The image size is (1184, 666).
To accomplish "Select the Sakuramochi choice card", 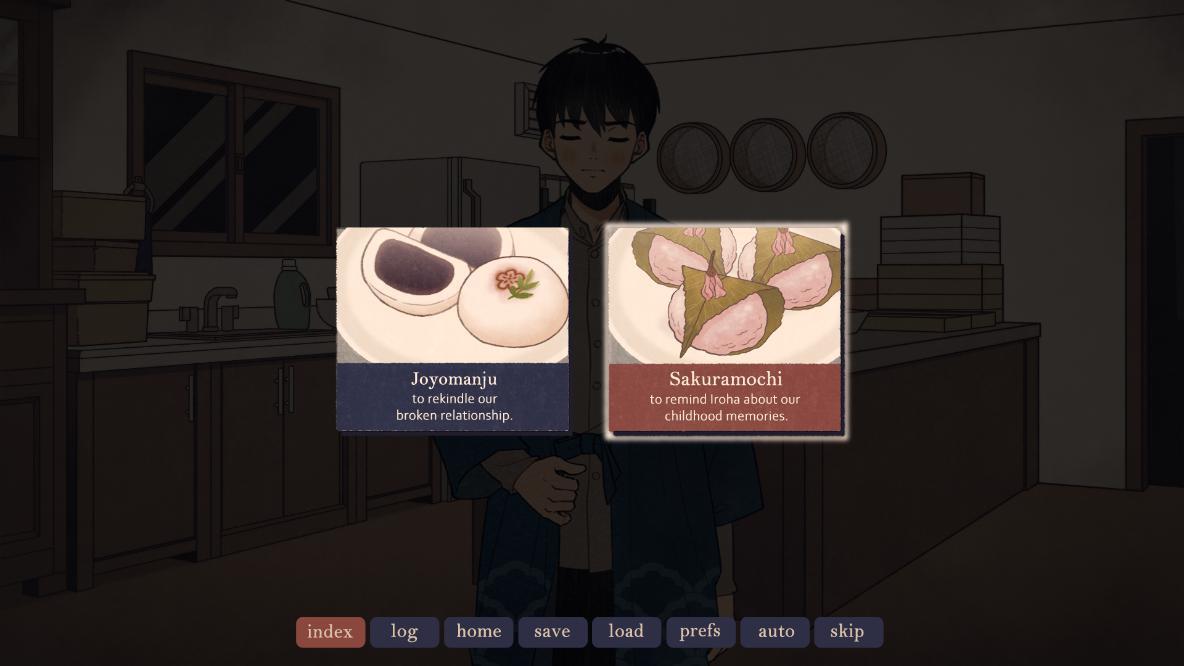I will [725, 330].
